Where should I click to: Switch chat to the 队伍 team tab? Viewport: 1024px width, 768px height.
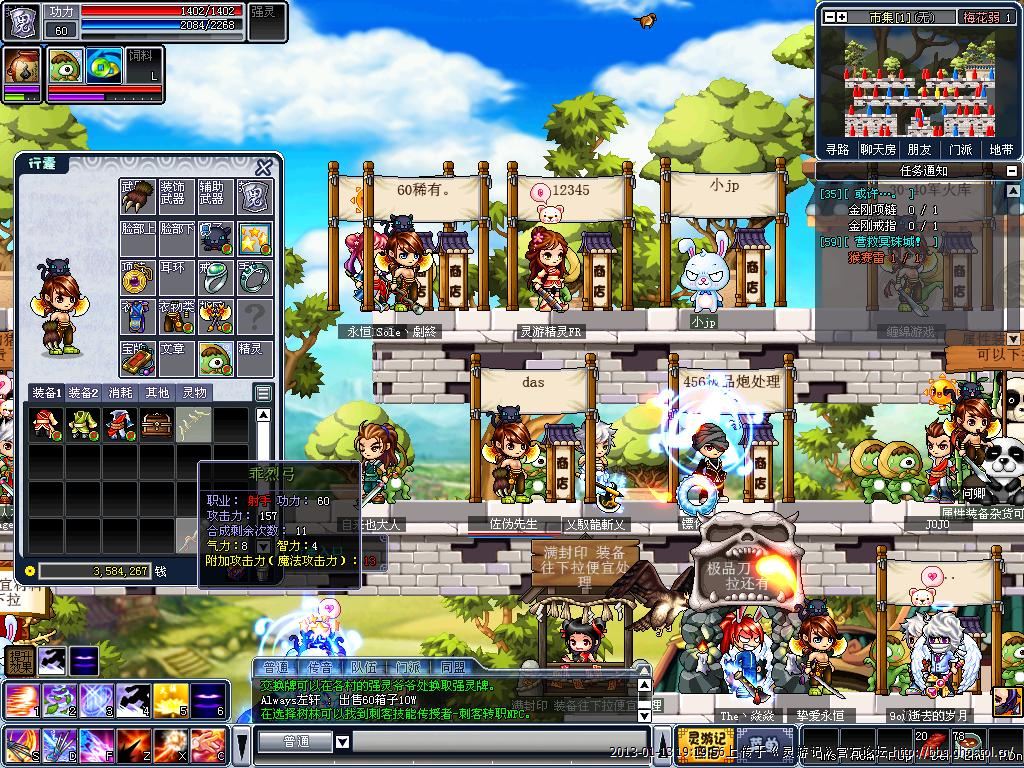(364, 667)
